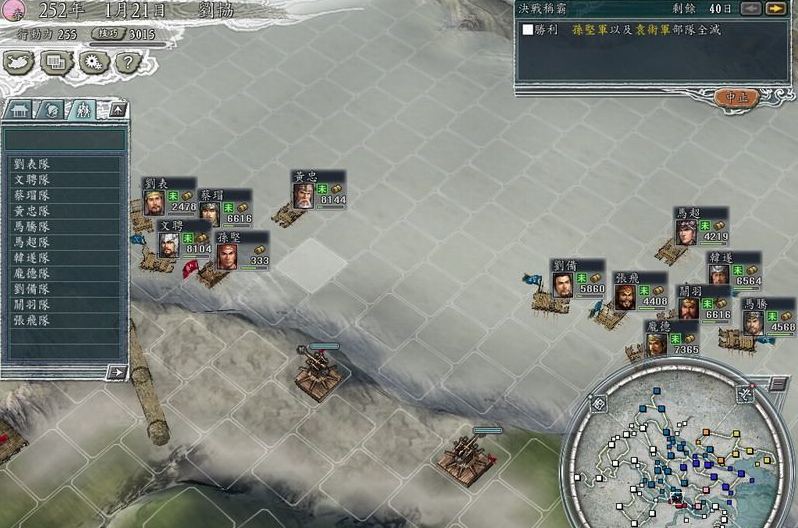This screenshot has height=528, width=798.
Task: Select 關羽隊 in the unit list
Action: coord(33,304)
